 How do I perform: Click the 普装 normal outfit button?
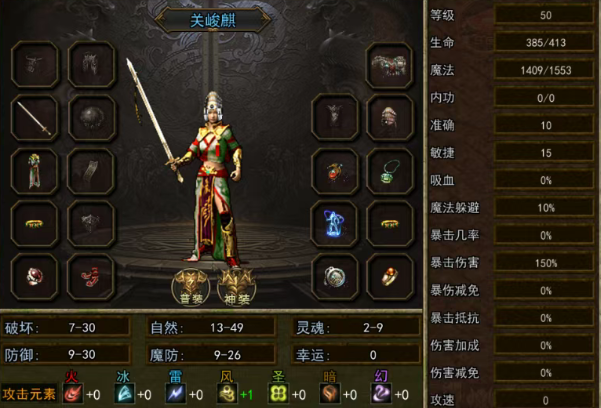(190, 284)
